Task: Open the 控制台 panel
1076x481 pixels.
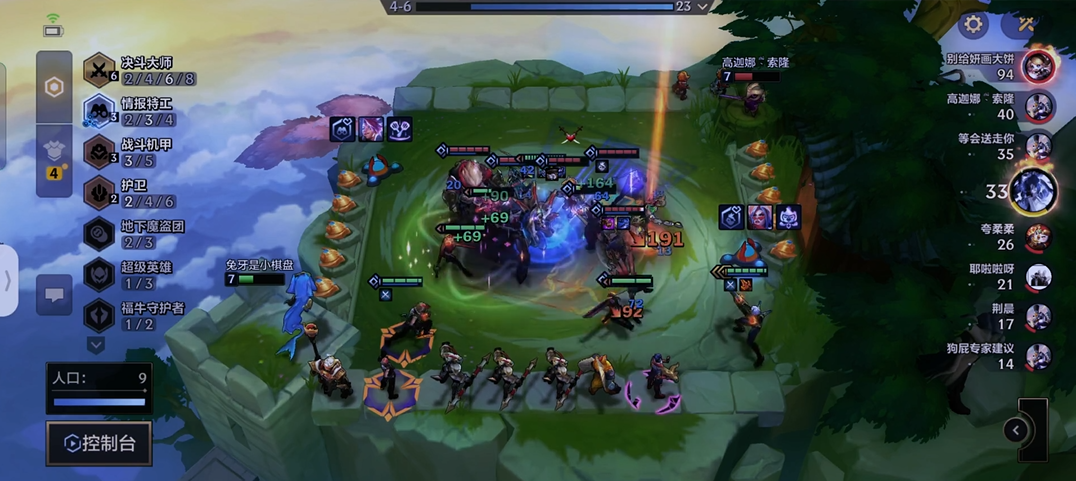Action: (x=99, y=443)
